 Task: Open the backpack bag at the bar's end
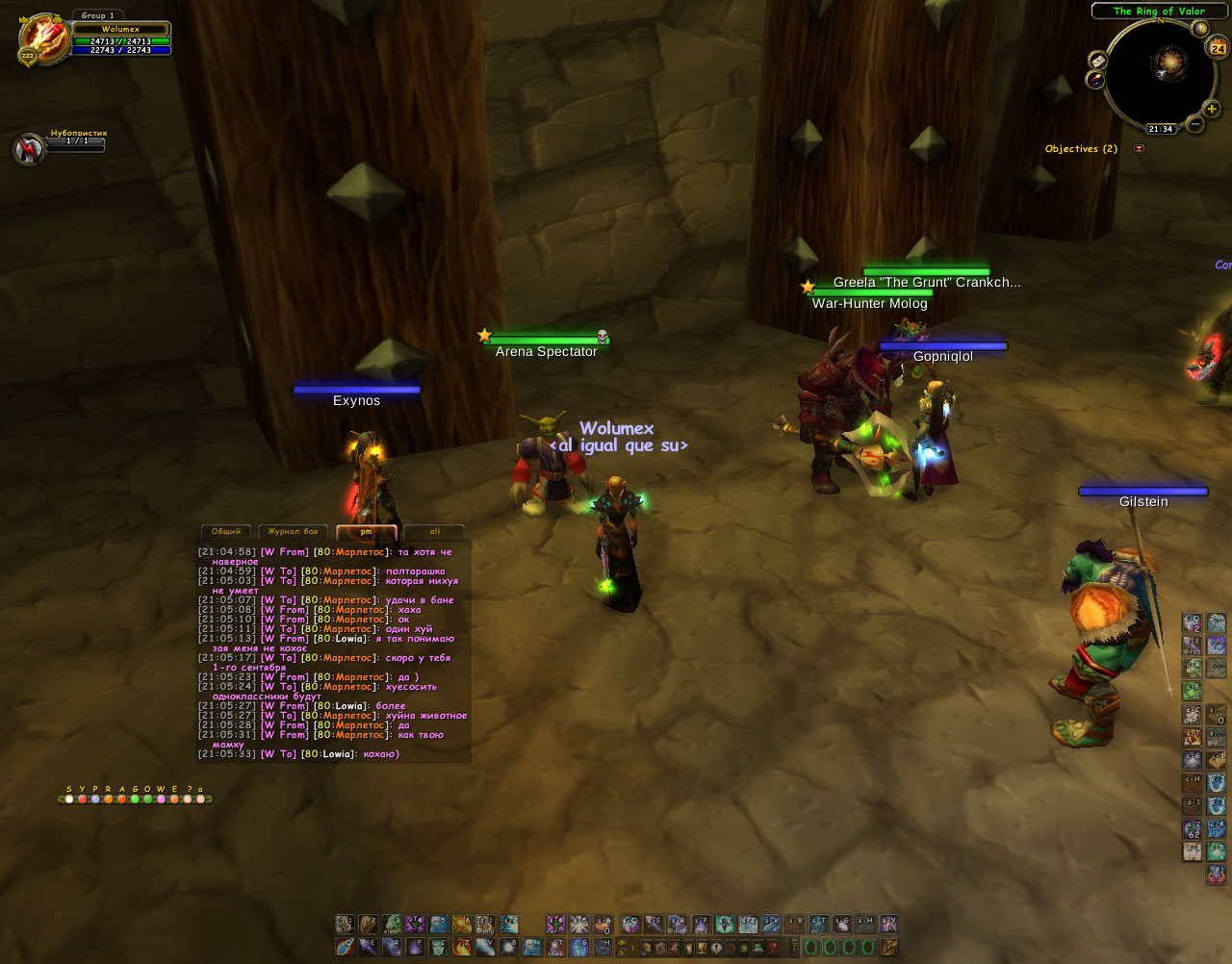coord(888,948)
